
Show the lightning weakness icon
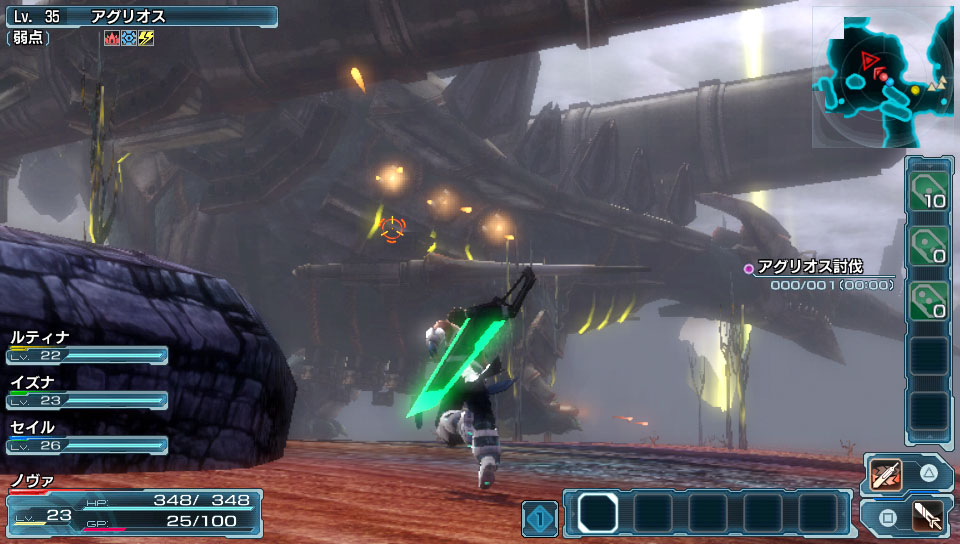tap(146, 39)
